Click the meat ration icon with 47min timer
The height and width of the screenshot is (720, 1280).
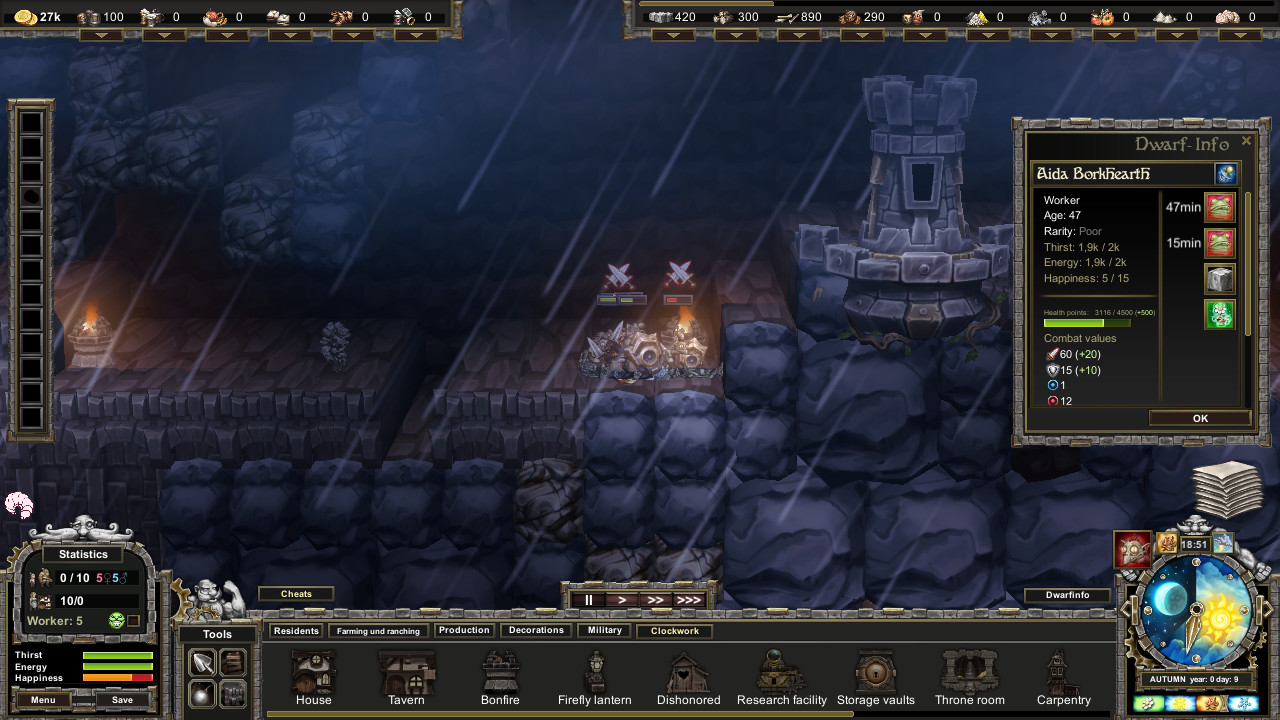pyautogui.click(x=1219, y=207)
